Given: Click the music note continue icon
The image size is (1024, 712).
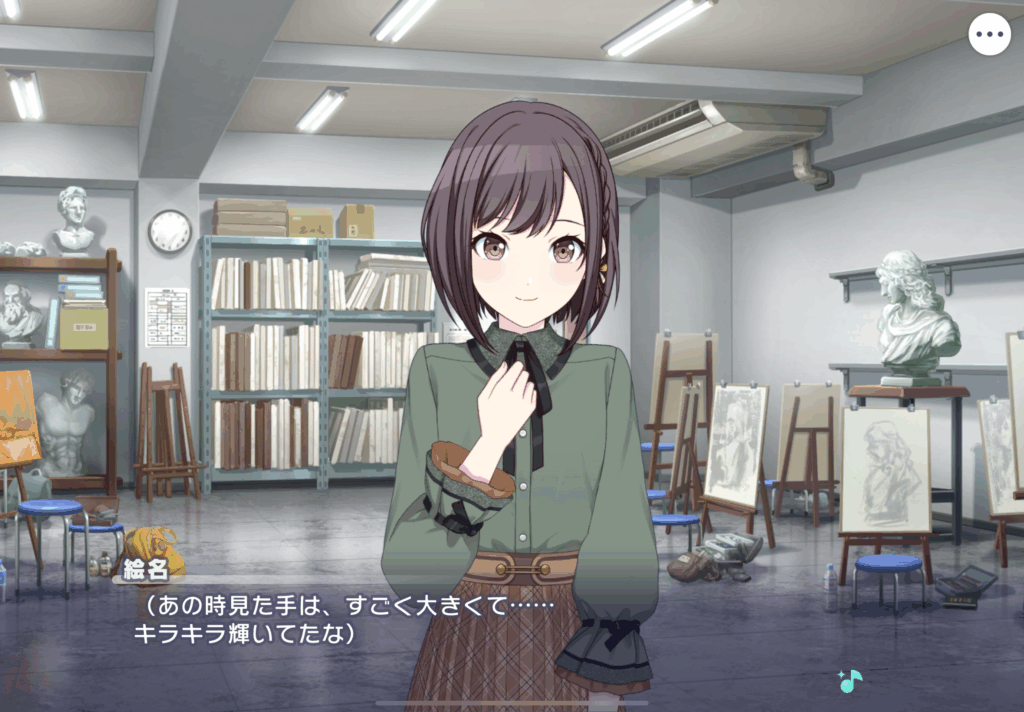Looking at the screenshot, I should coord(850,681).
